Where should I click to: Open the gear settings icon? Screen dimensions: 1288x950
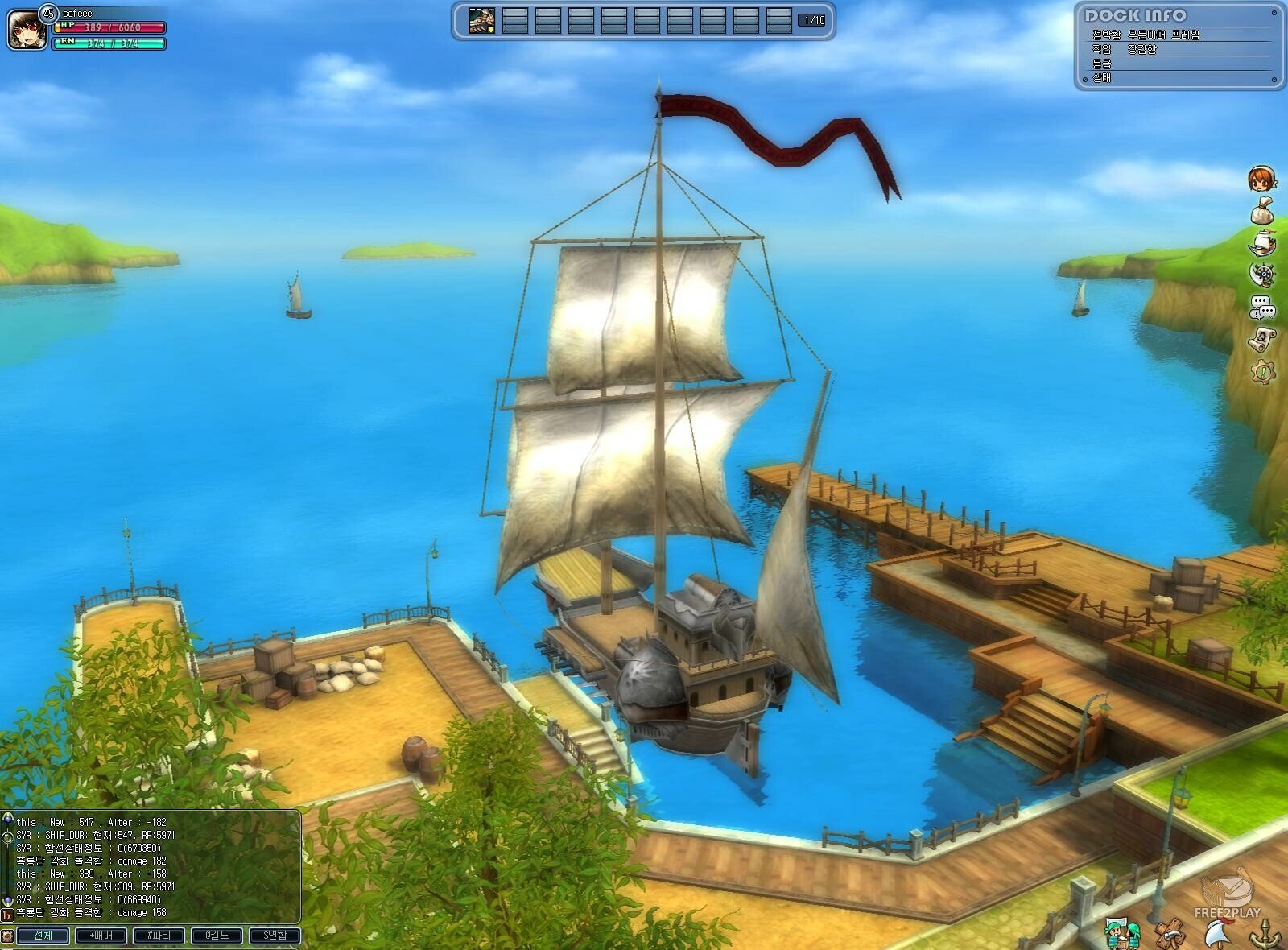coord(1262,371)
